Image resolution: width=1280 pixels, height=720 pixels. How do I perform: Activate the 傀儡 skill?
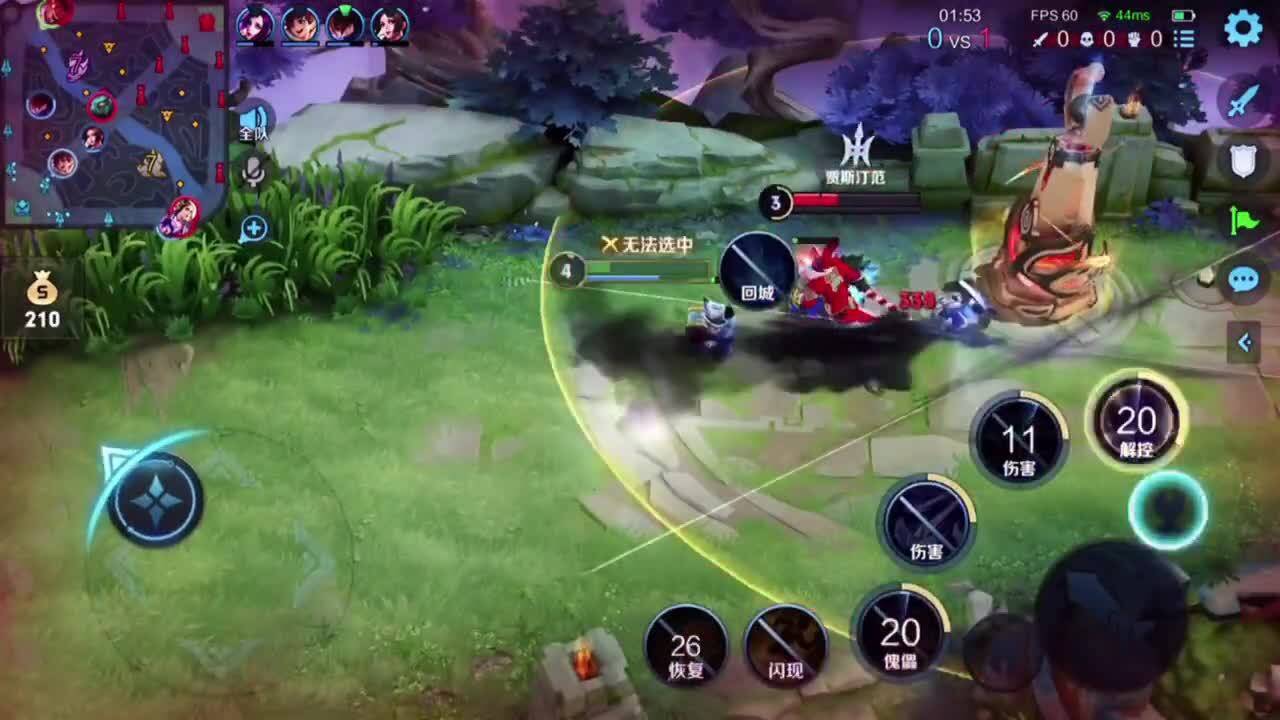pyautogui.click(x=899, y=632)
